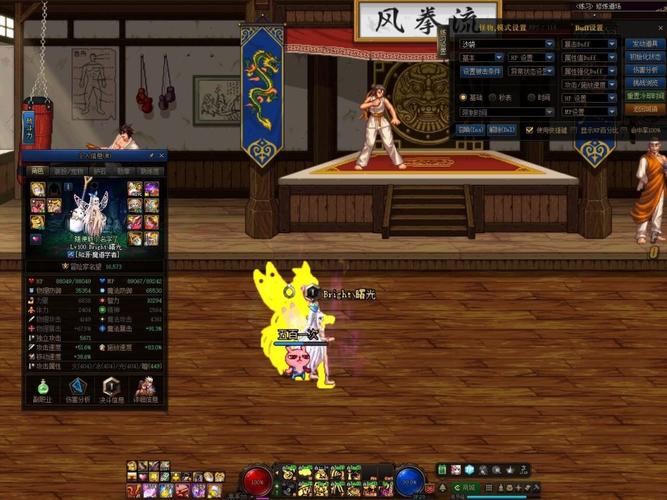Screen dimensions: 667x500
Task: Click the 设置攻击条件 button
Action: [x=481, y=71]
